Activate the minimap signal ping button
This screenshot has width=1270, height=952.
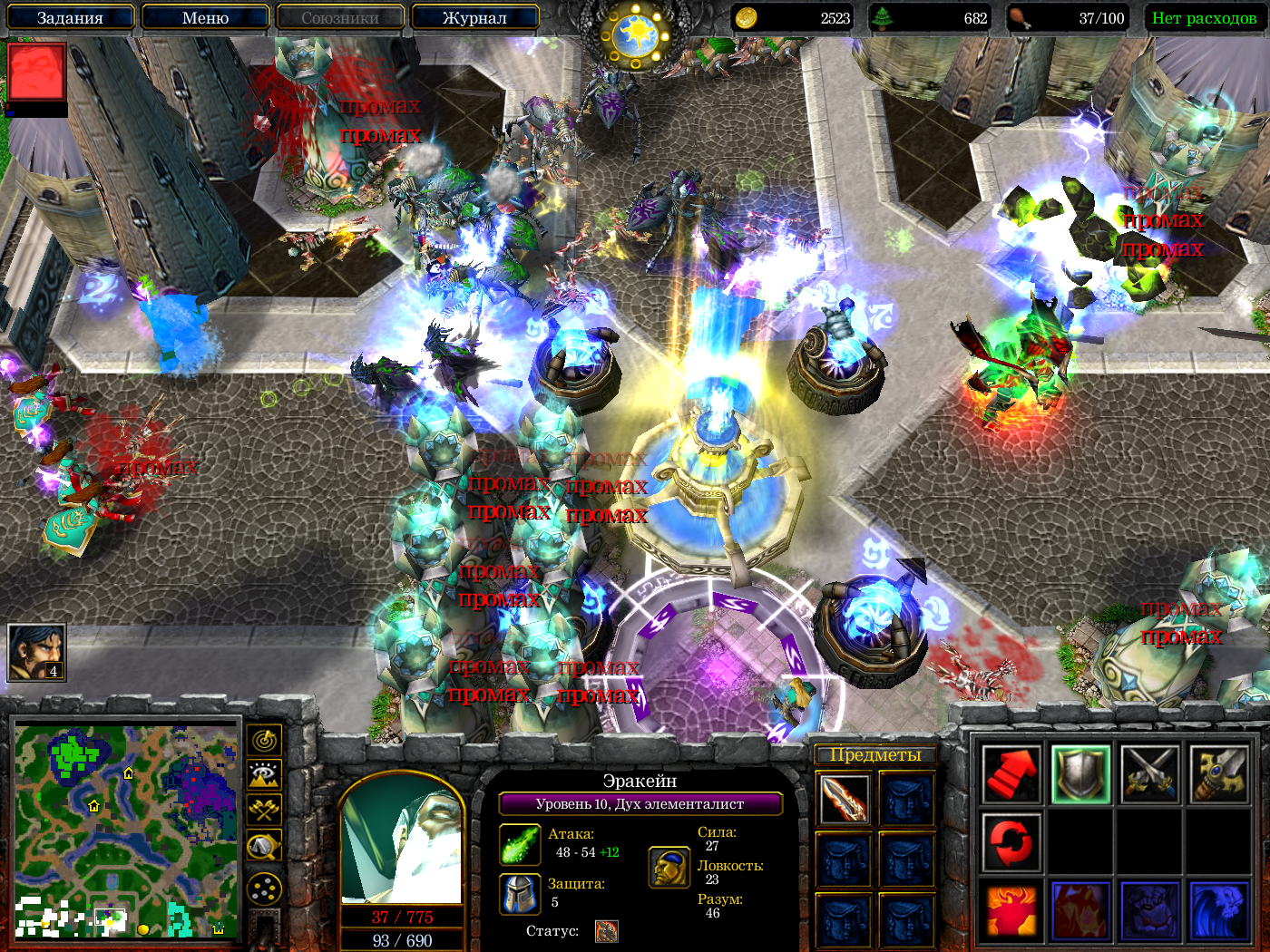[x=264, y=741]
